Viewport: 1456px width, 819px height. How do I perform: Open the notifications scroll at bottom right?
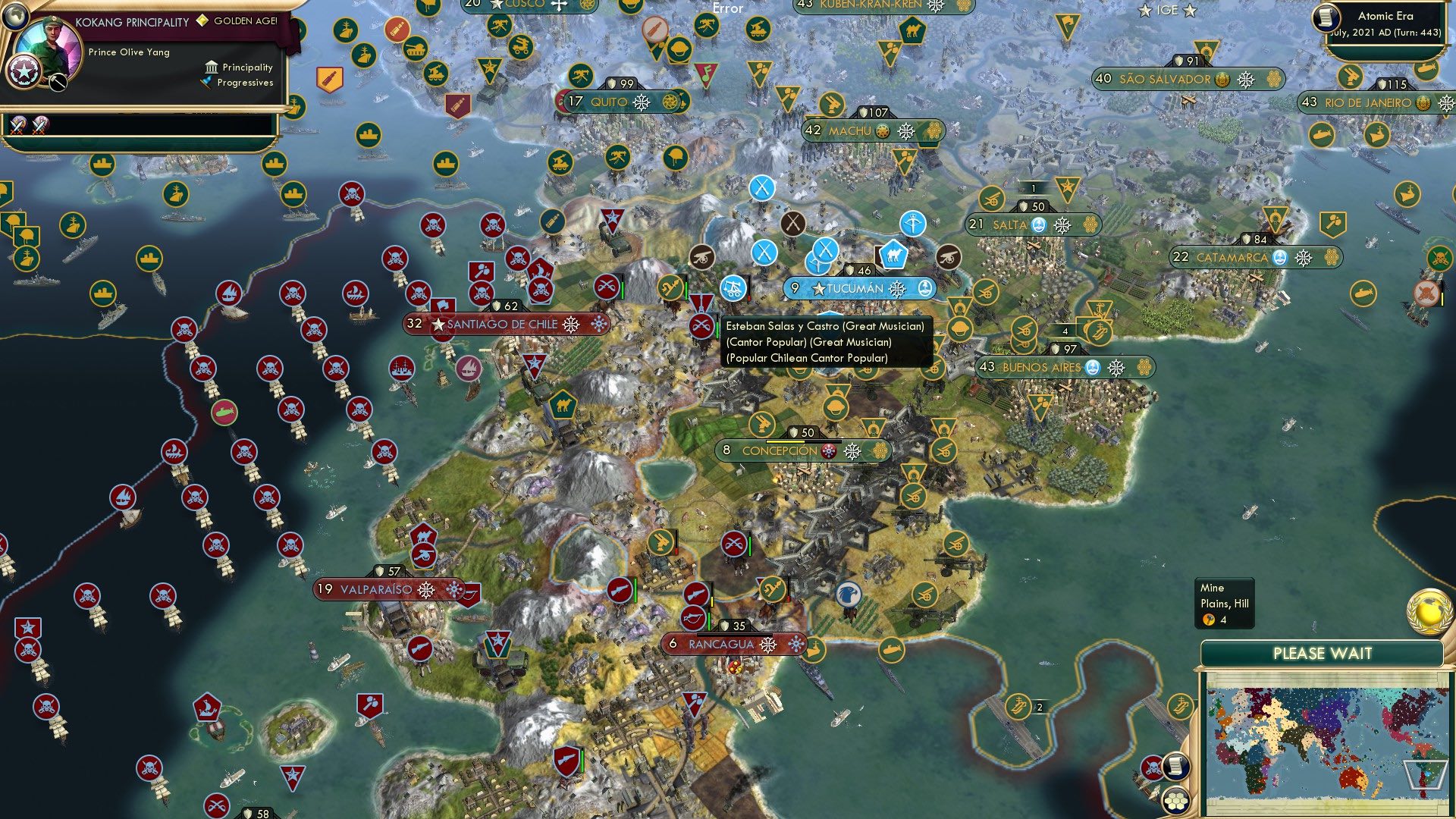point(1175,767)
